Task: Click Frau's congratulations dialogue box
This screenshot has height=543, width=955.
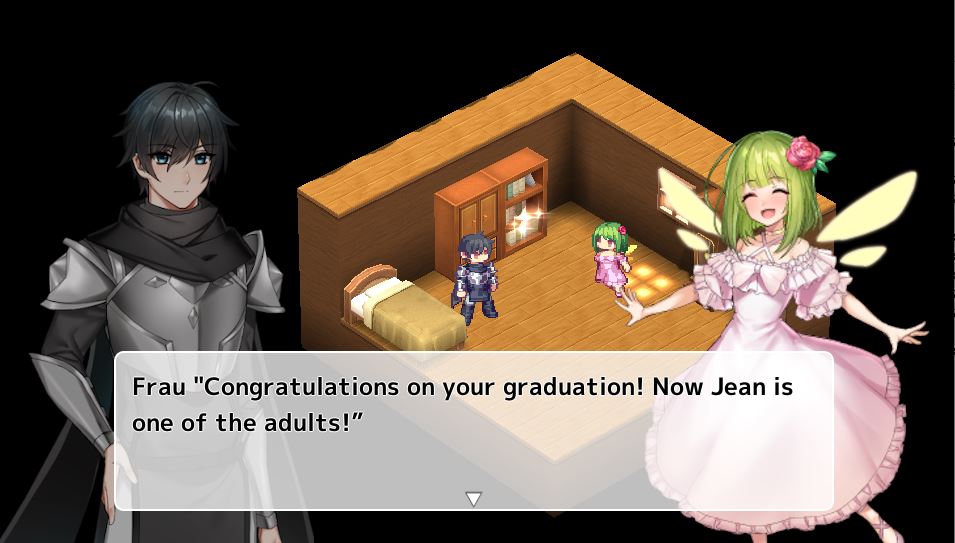Action: tap(474, 430)
